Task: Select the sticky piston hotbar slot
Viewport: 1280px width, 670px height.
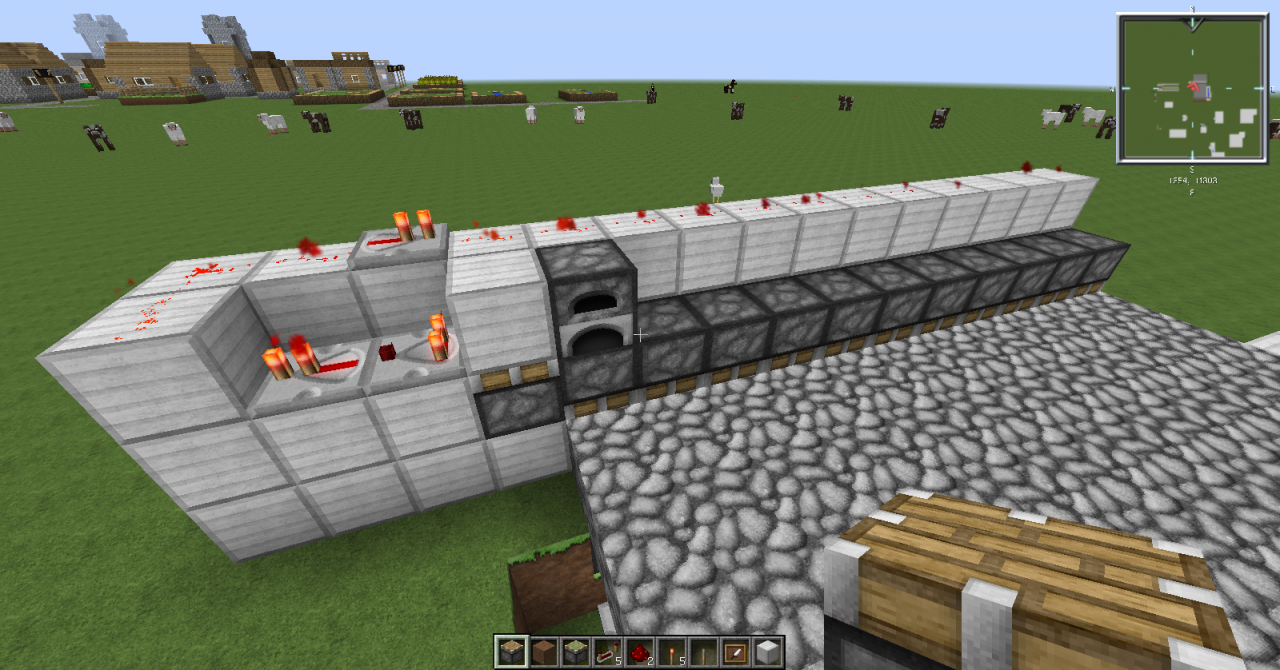Action: pos(575,651)
